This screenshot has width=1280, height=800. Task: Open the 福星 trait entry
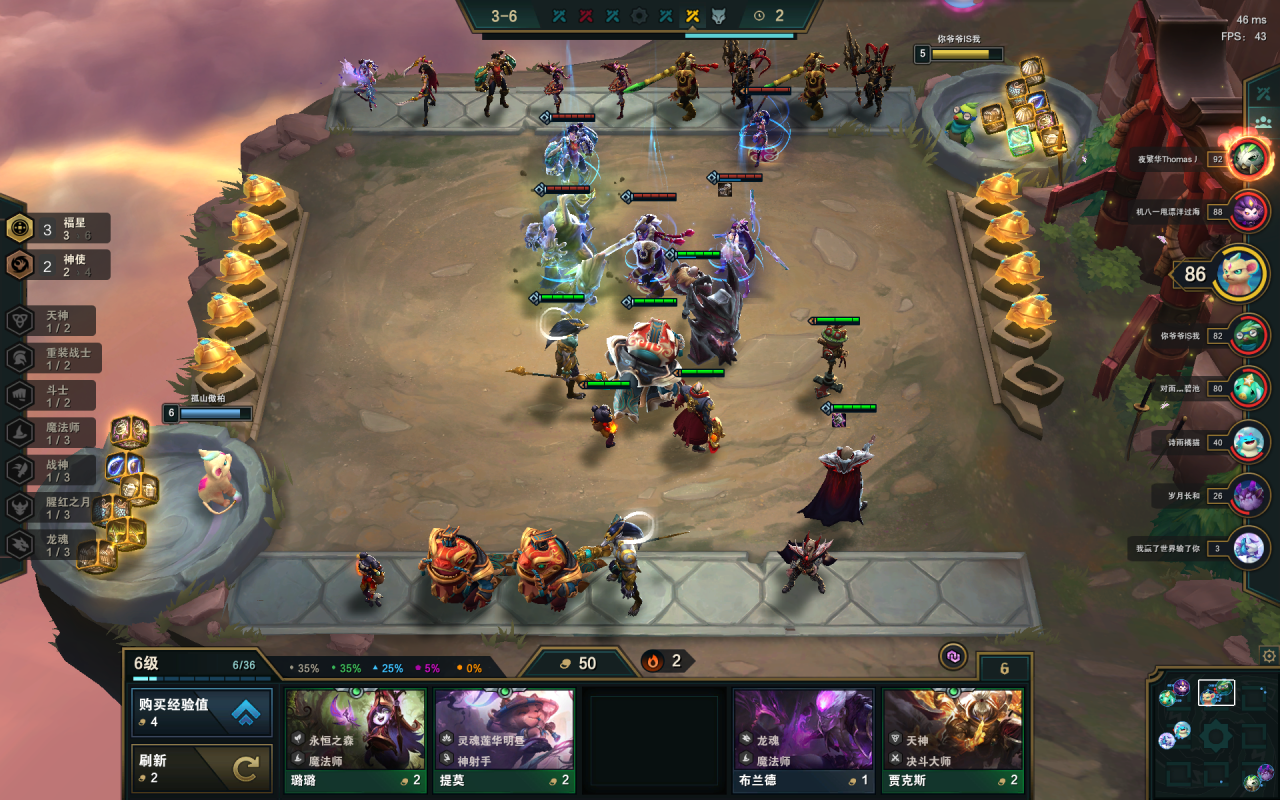coord(60,229)
